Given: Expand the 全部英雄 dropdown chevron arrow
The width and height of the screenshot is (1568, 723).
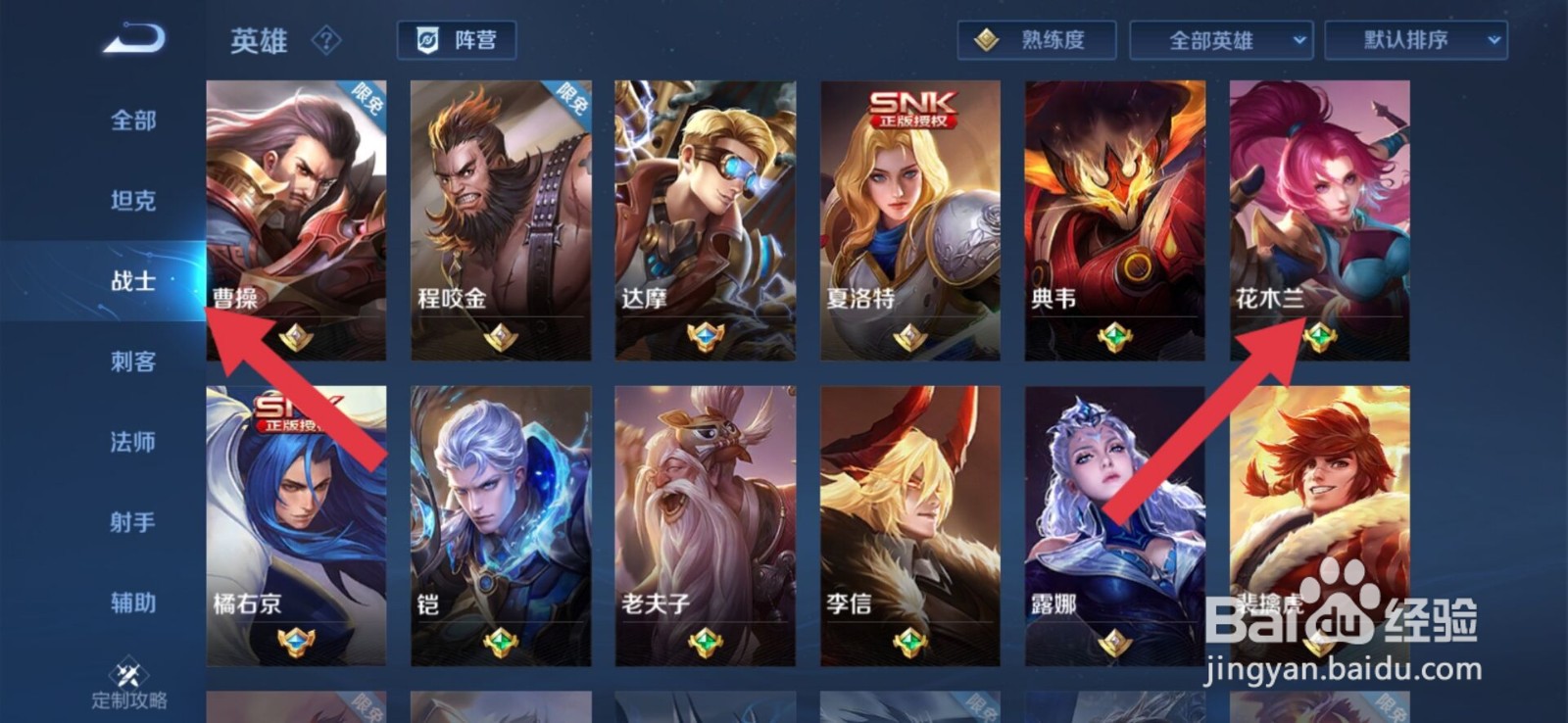Looking at the screenshot, I should 1301,41.
